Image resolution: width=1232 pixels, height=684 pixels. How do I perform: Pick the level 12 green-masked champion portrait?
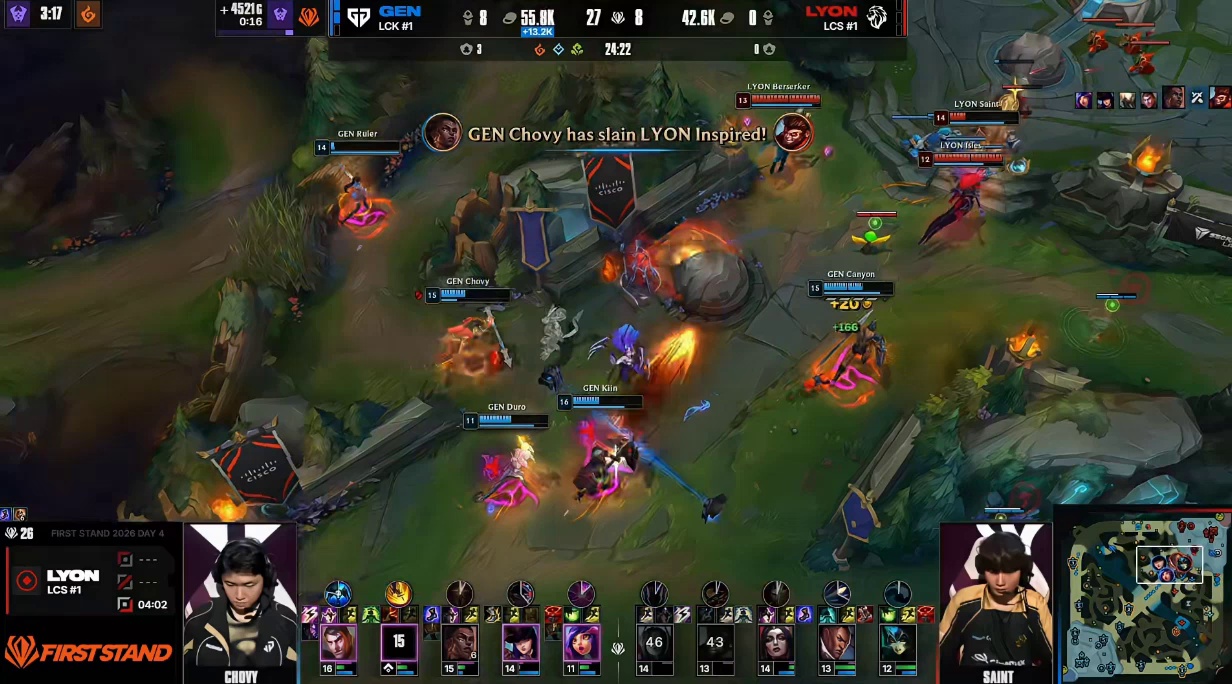[x=897, y=642]
